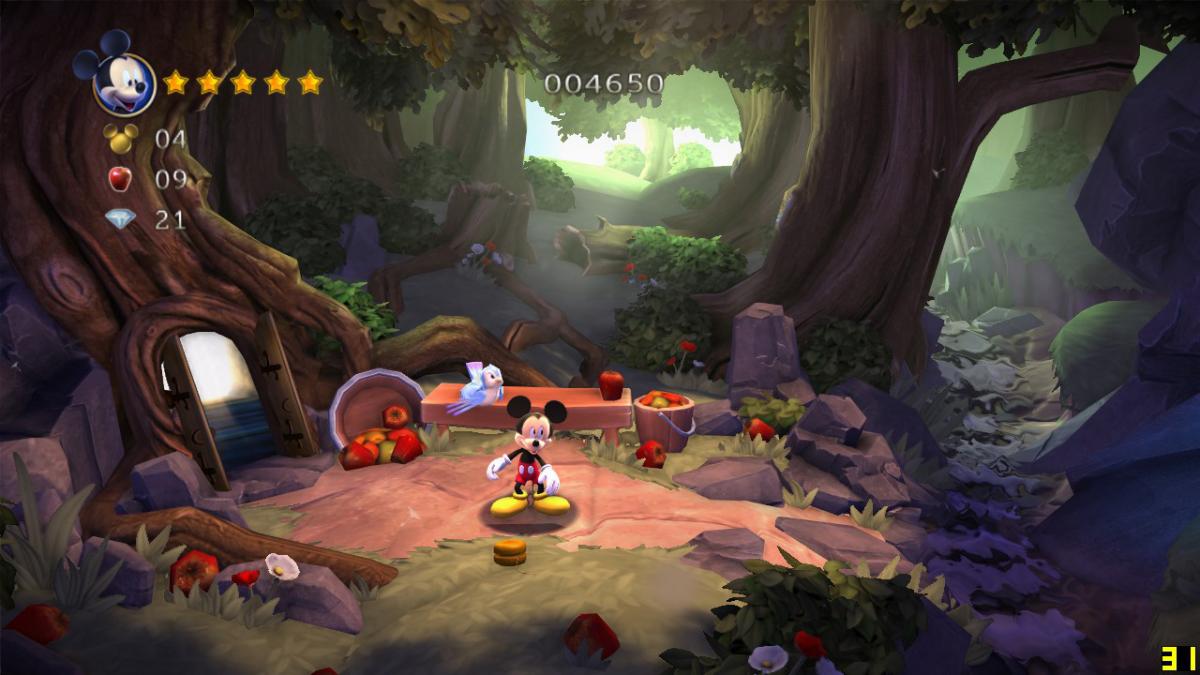
Task: Select the golden Mickey head lives icon
Action: click(121, 138)
